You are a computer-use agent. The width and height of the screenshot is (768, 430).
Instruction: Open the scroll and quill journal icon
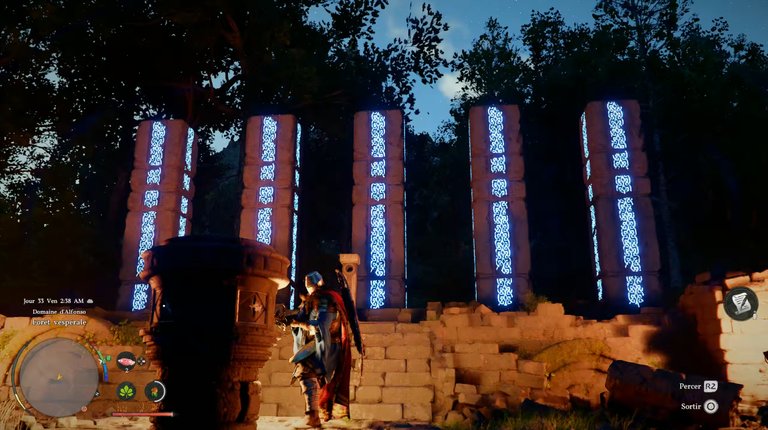click(740, 304)
